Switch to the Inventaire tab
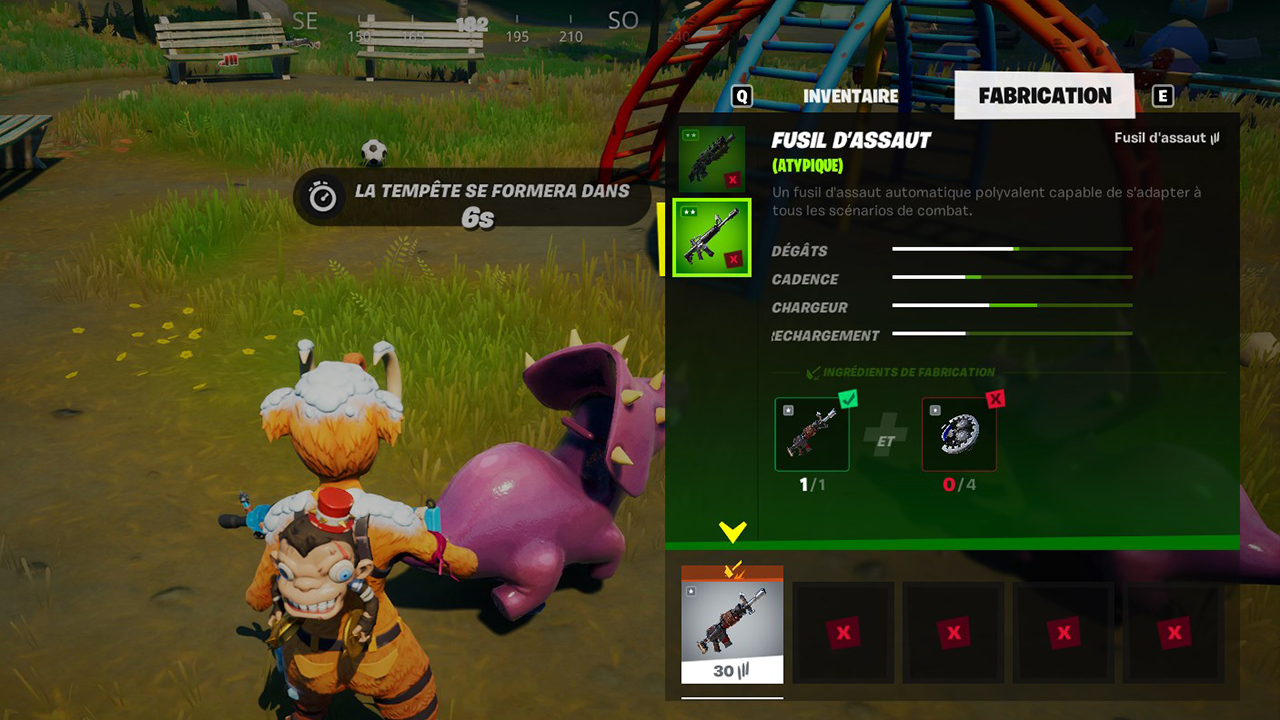This screenshot has height=720, width=1280. pos(851,95)
